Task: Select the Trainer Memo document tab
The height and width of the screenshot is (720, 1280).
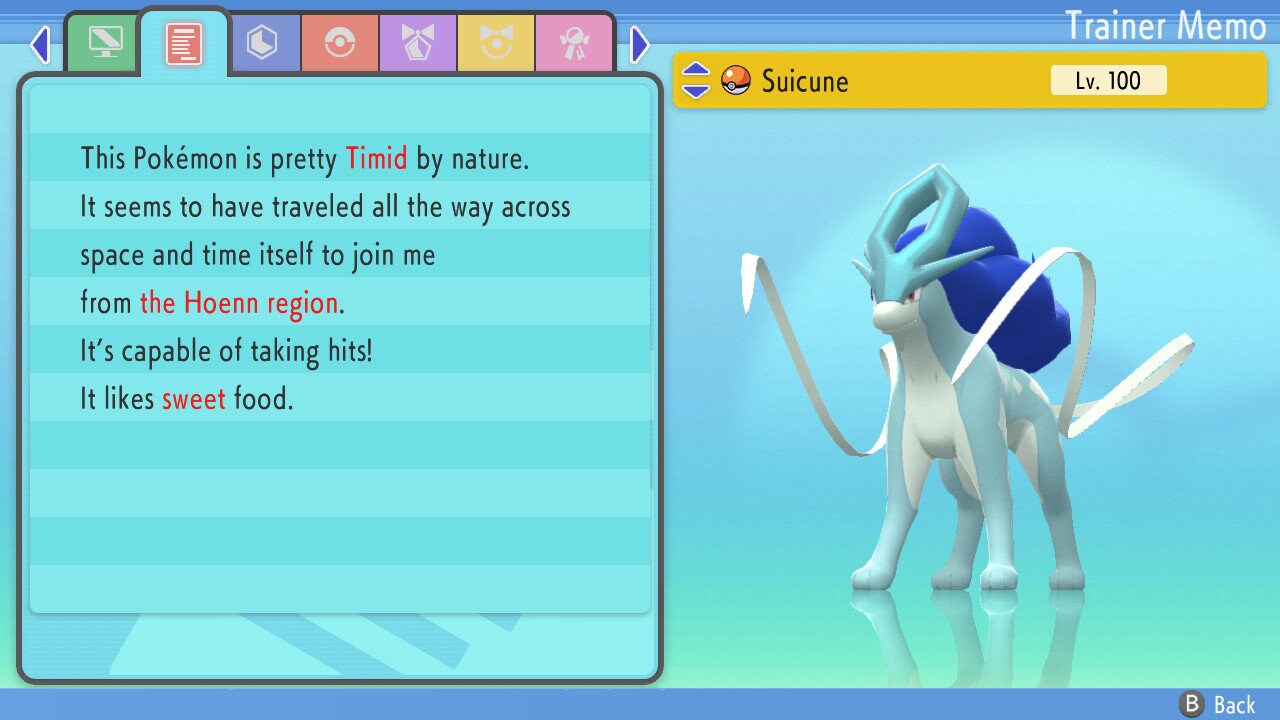Action: coord(184,43)
